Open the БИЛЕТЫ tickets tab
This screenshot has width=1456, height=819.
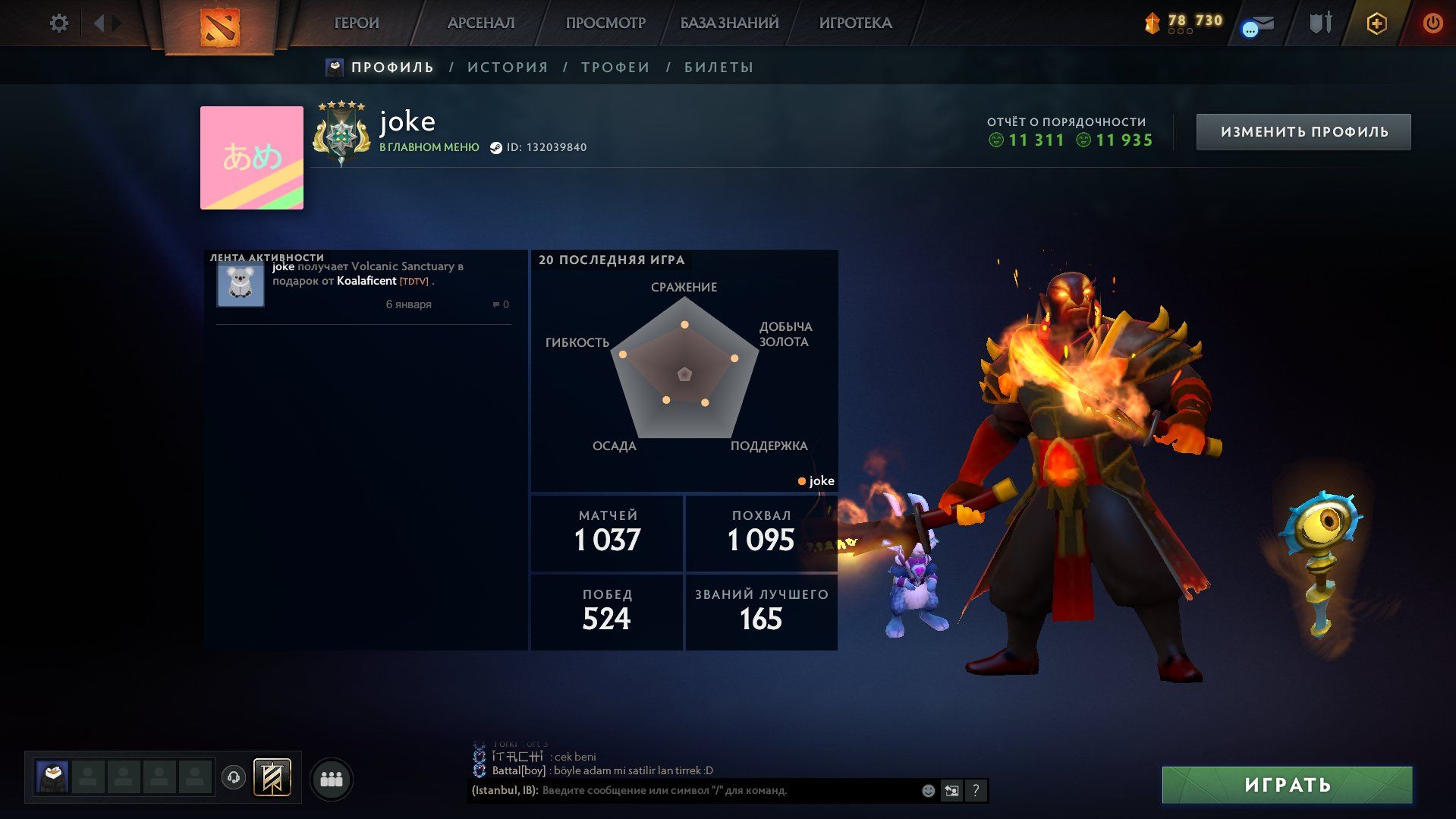[719, 68]
